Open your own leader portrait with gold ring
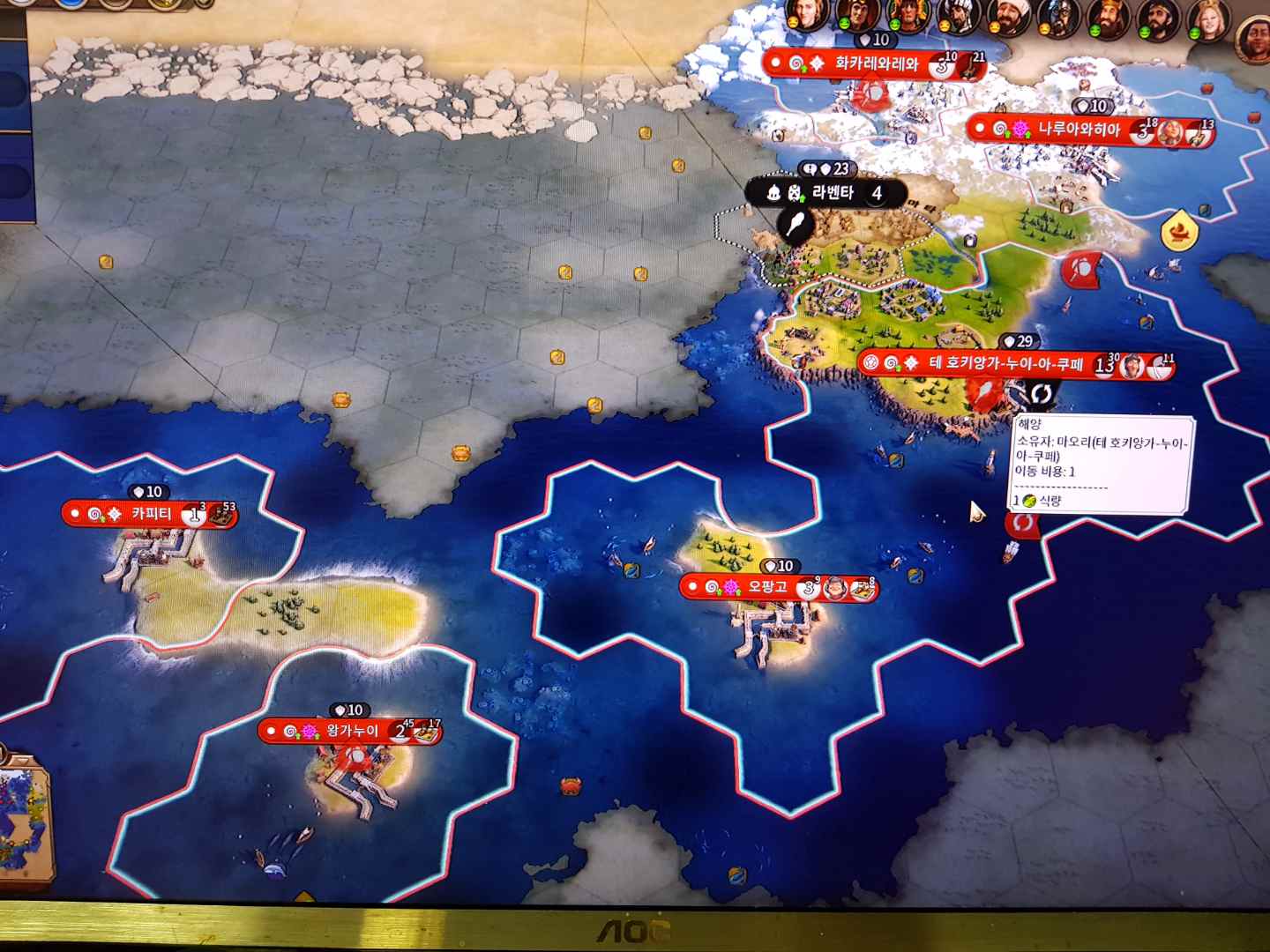 click(1254, 35)
